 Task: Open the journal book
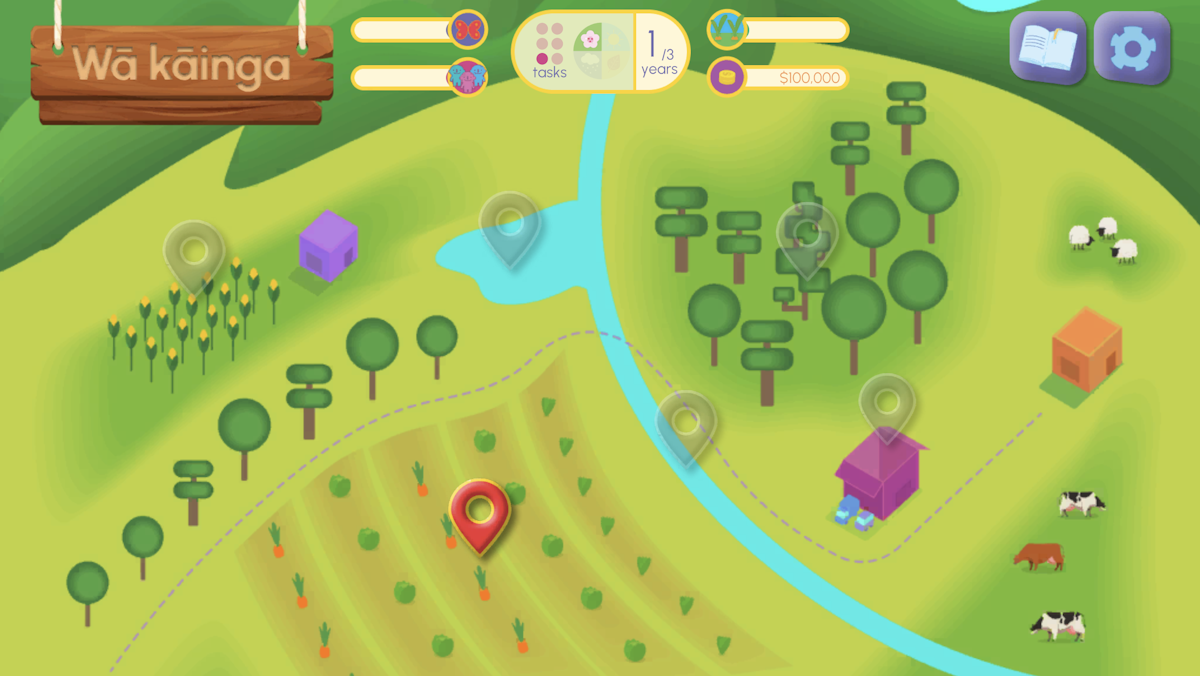point(1047,47)
